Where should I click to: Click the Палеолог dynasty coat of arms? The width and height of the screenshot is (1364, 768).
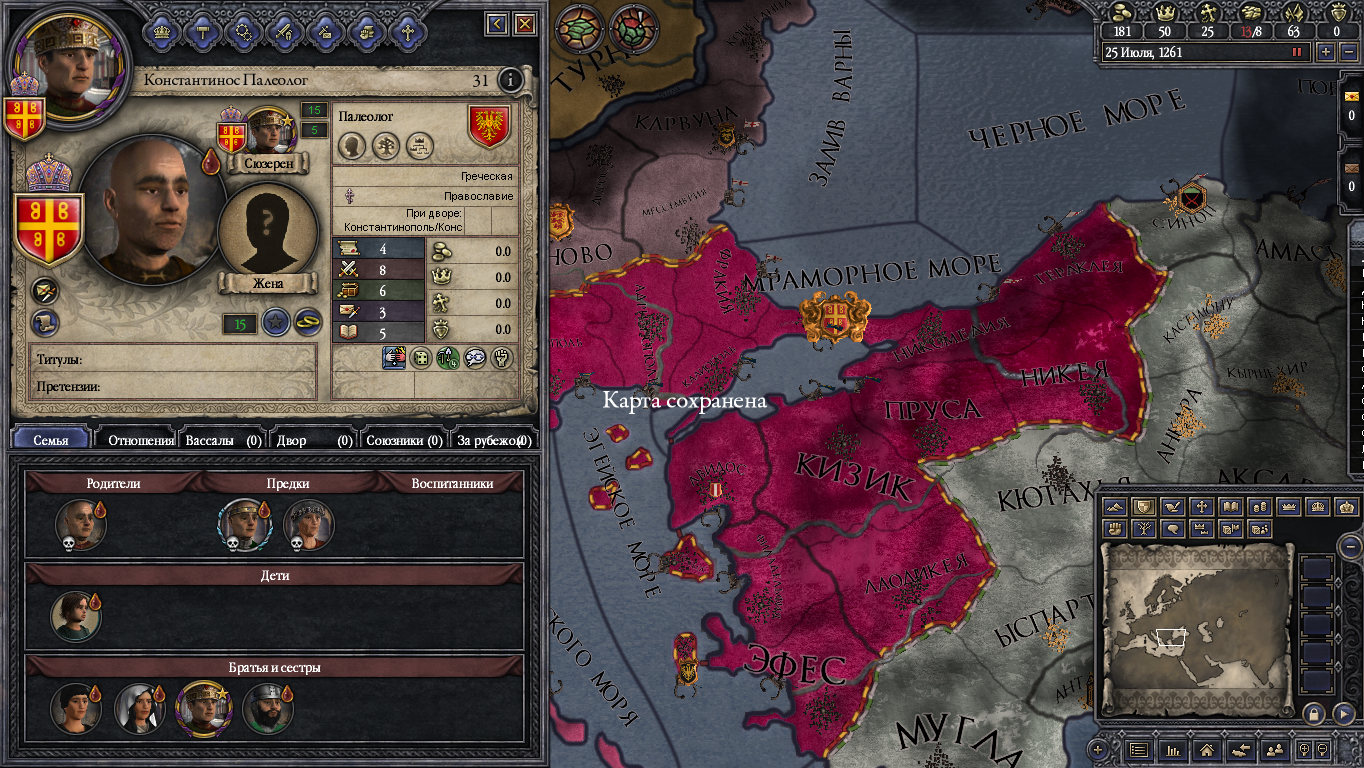(489, 127)
